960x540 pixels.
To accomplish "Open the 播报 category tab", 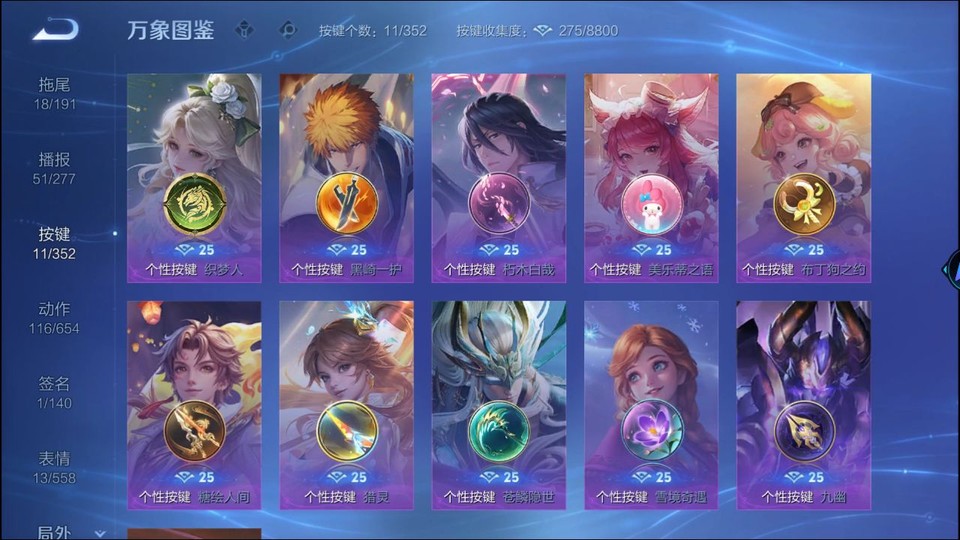I will tap(55, 168).
